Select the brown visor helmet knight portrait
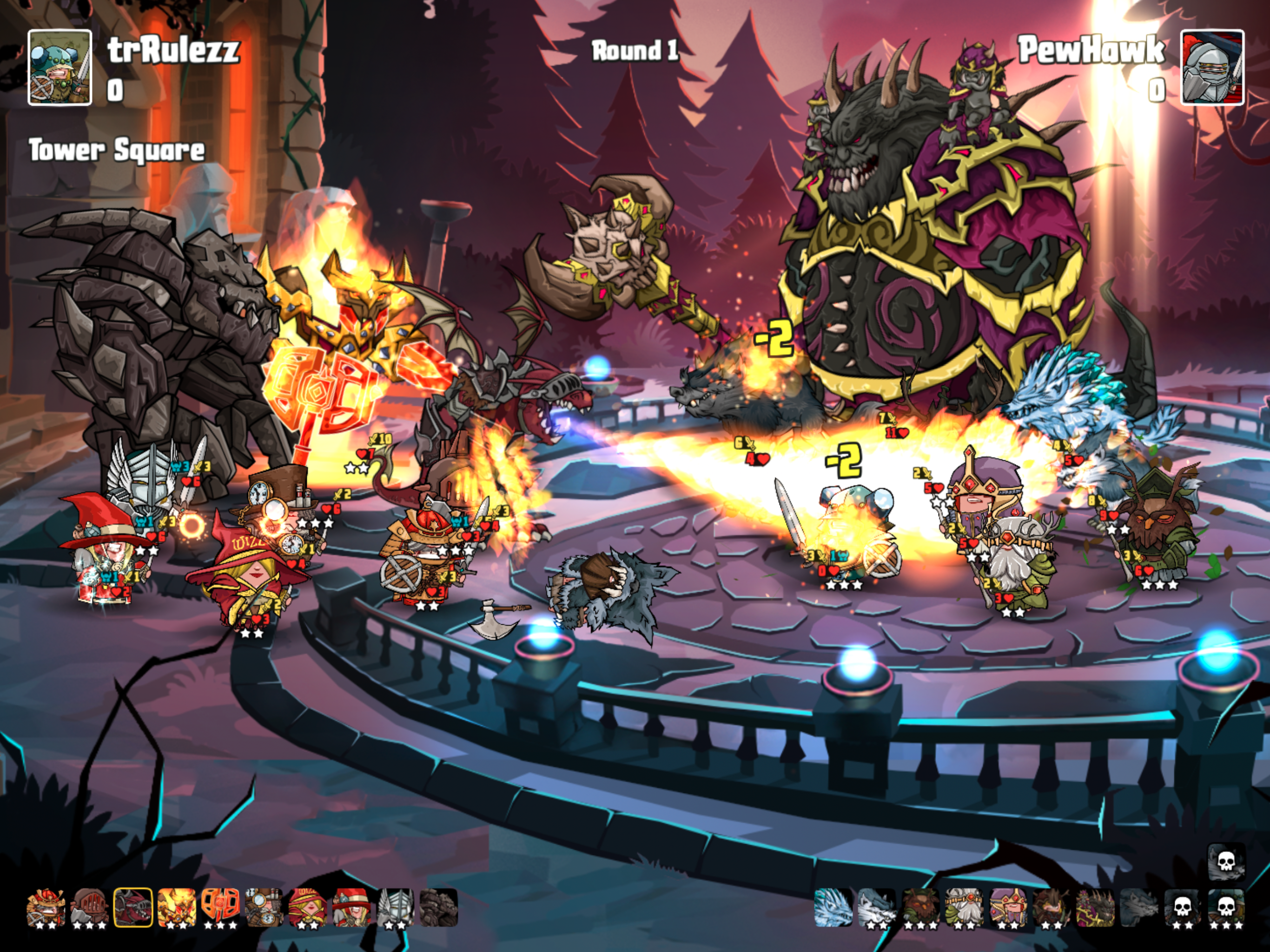 [x=89, y=907]
